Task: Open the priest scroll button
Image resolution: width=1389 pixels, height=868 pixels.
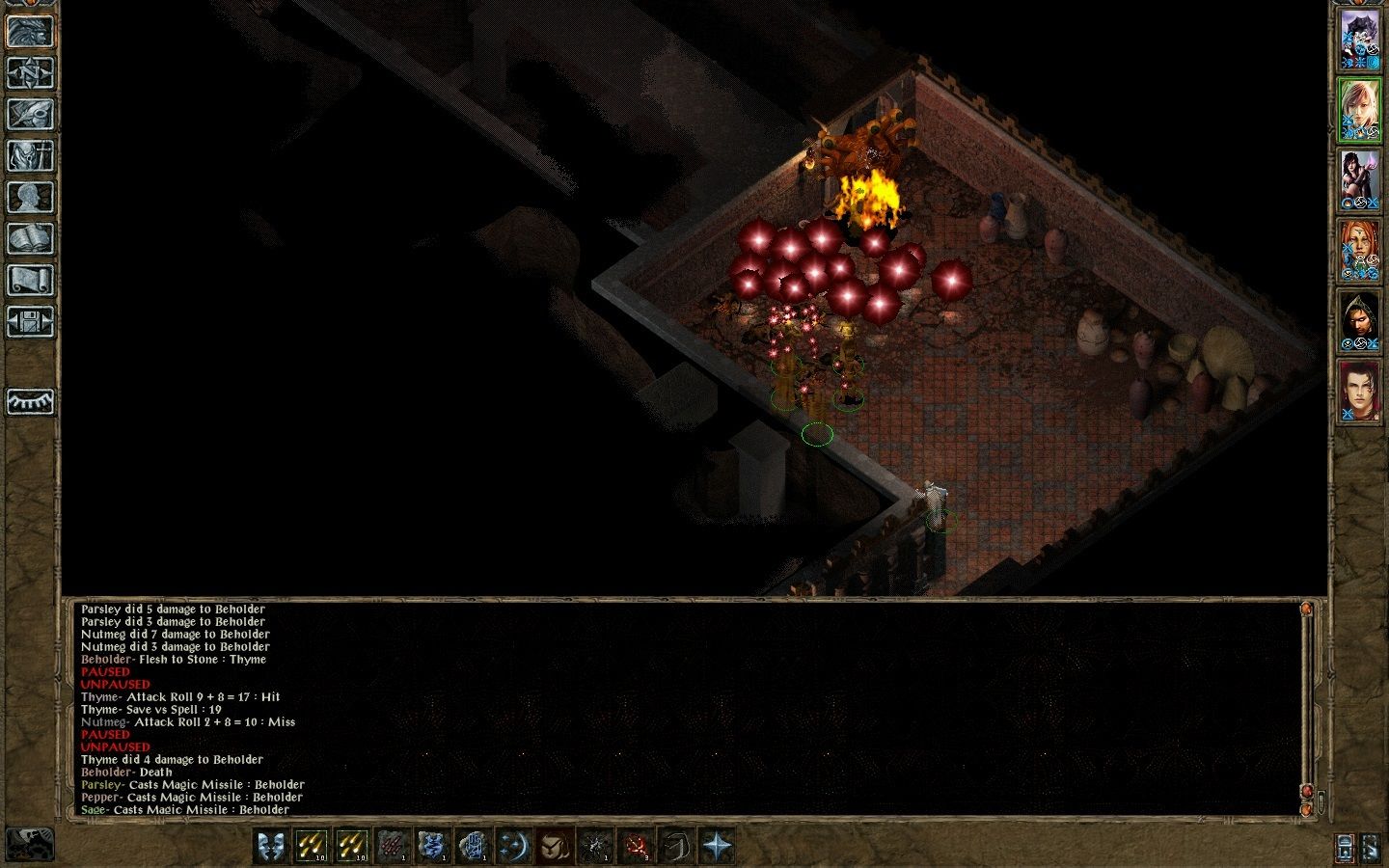Action: (x=30, y=280)
